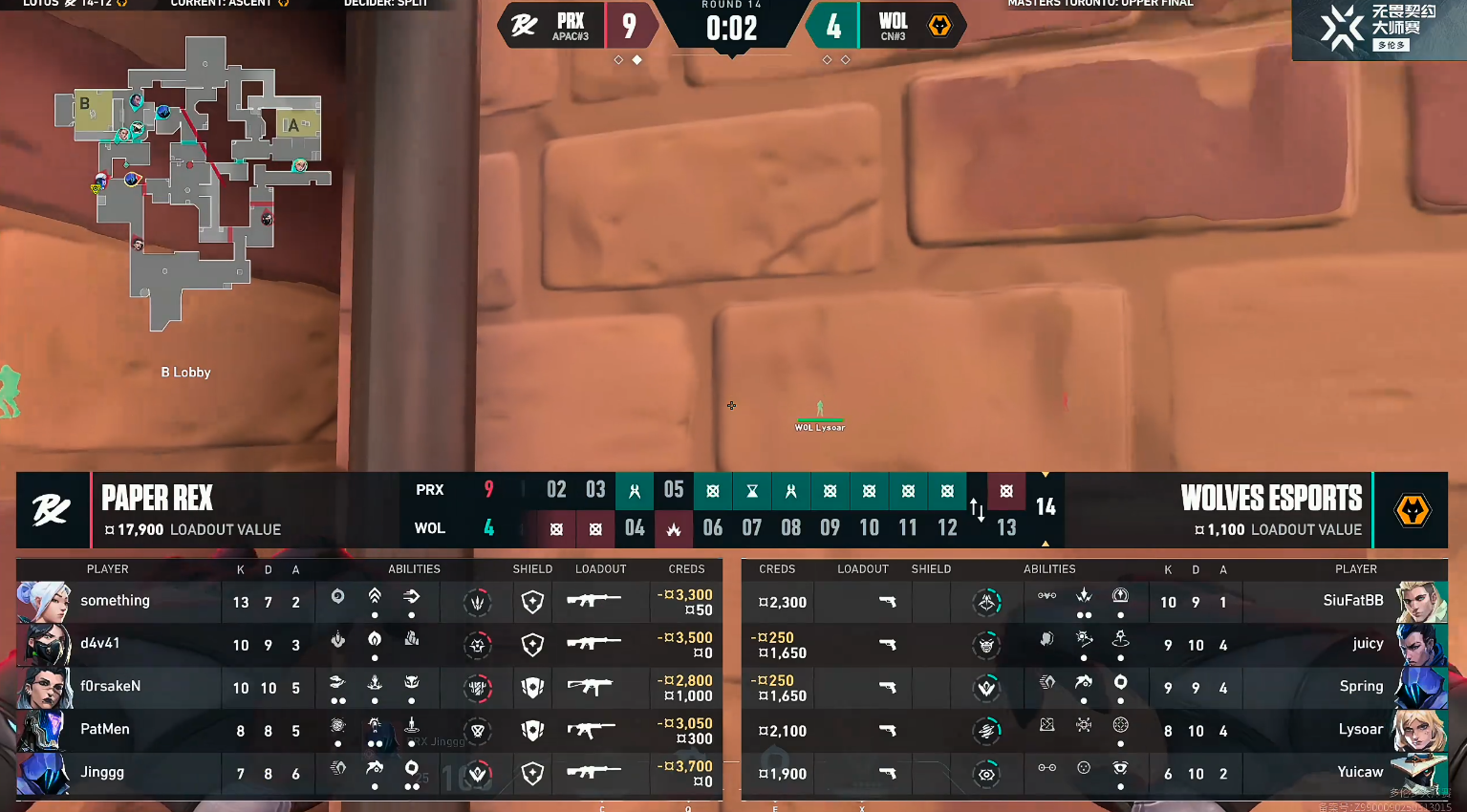Select something's agent portrait
The width and height of the screenshot is (1467, 812).
coord(44,602)
